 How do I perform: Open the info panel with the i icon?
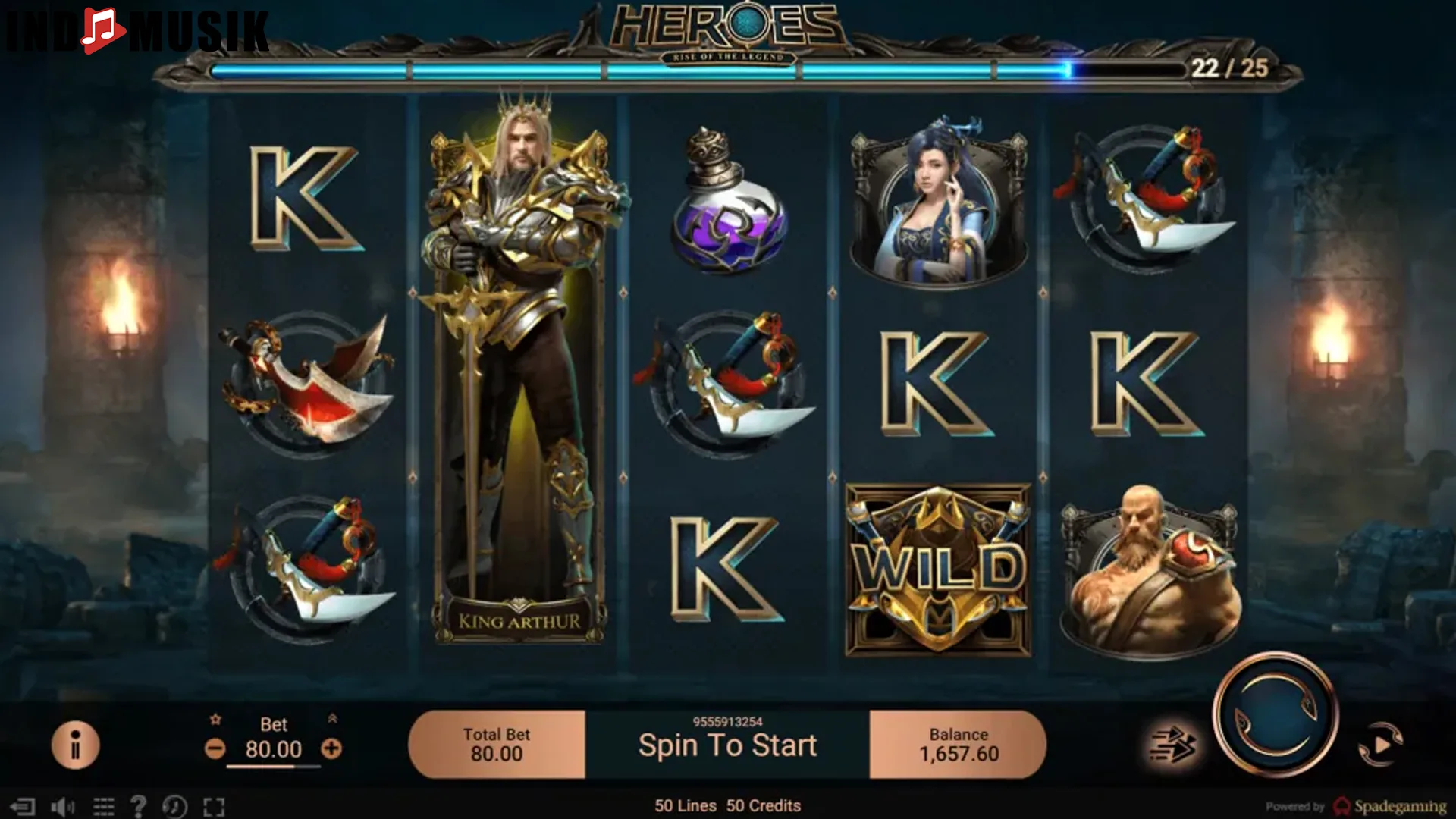tap(77, 745)
